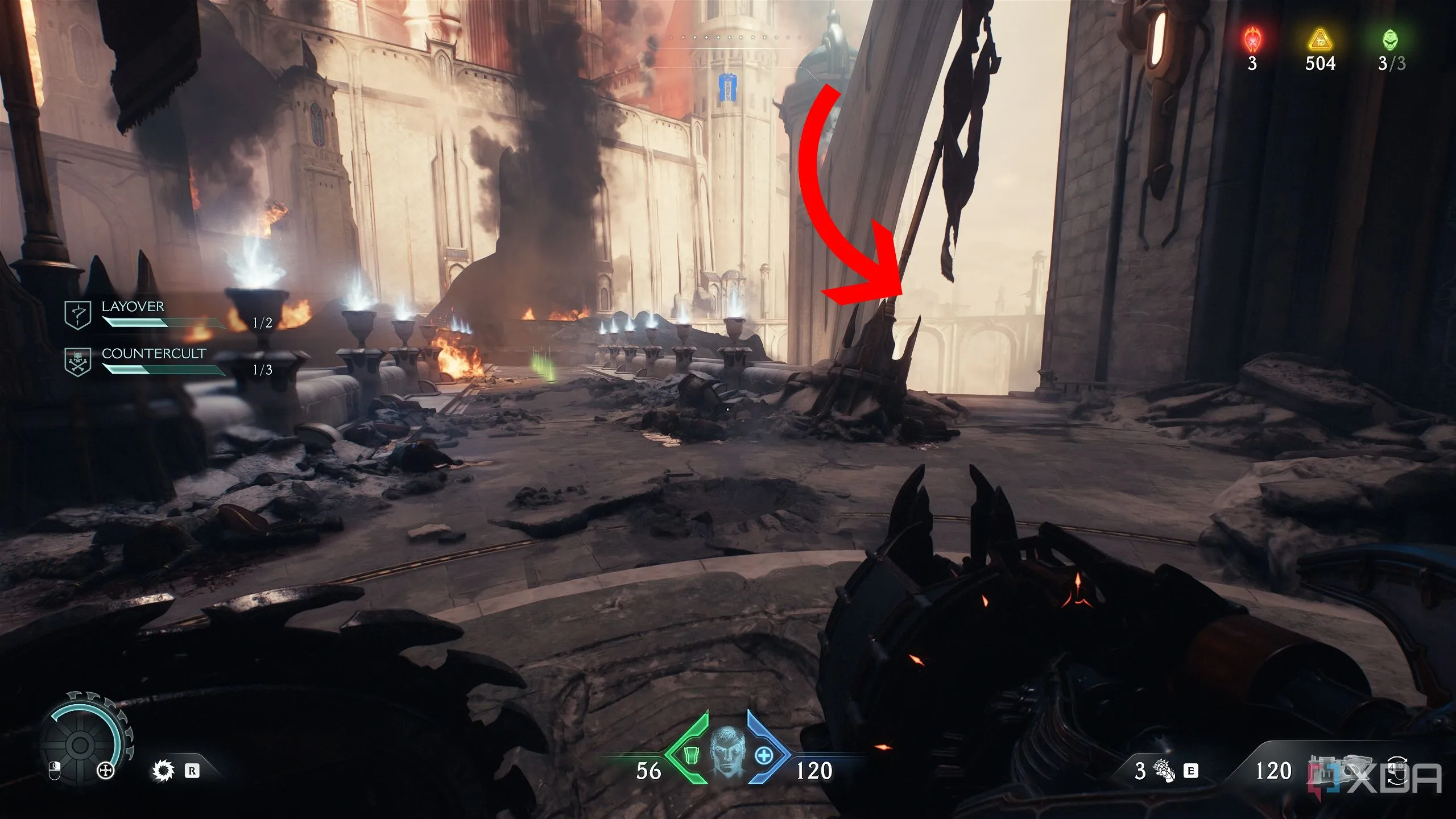Viewport: 1456px width, 819px height.
Task: Click the red life sigil icon
Action: (1252, 40)
